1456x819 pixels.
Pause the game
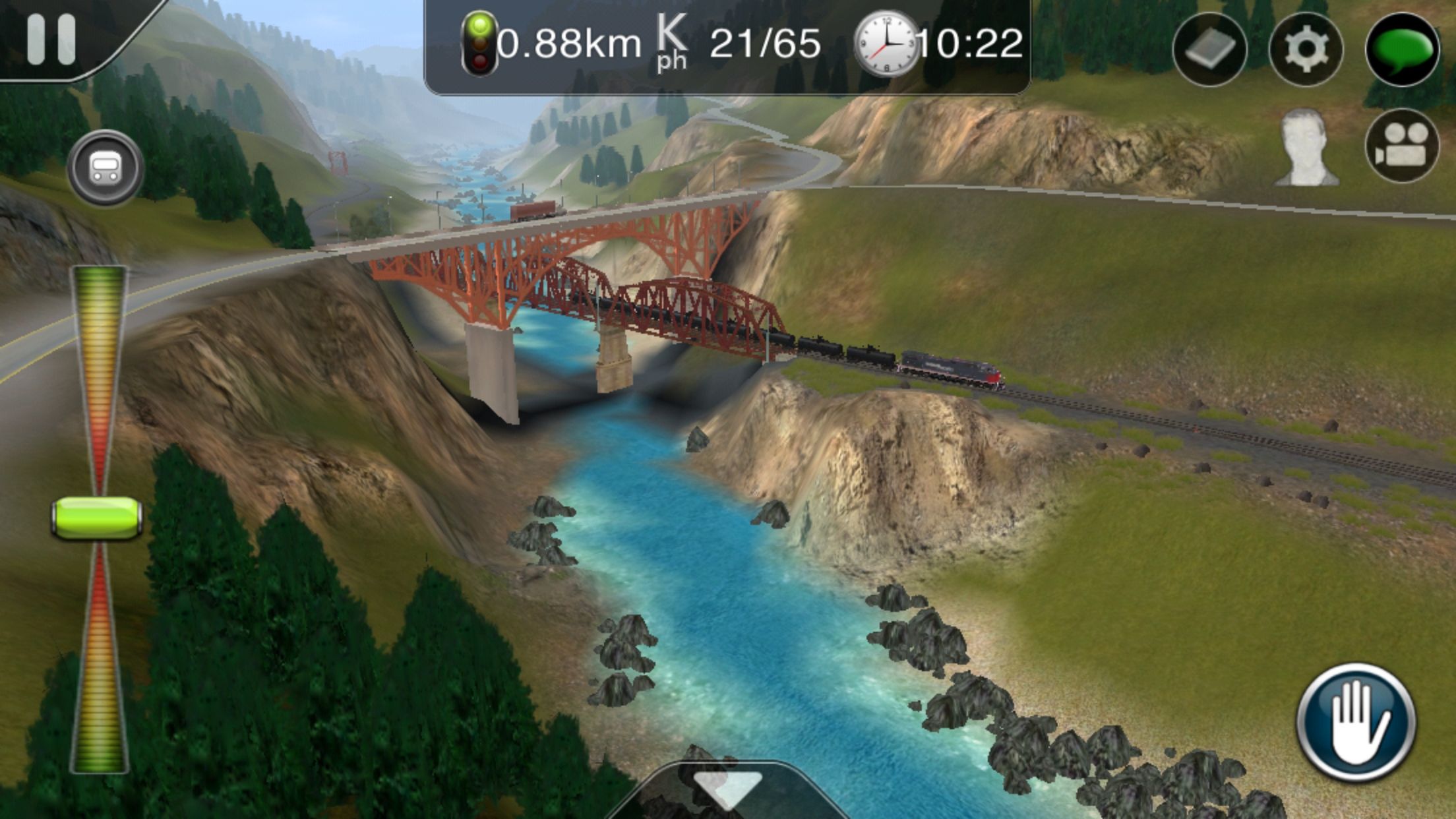pos(51,40)
